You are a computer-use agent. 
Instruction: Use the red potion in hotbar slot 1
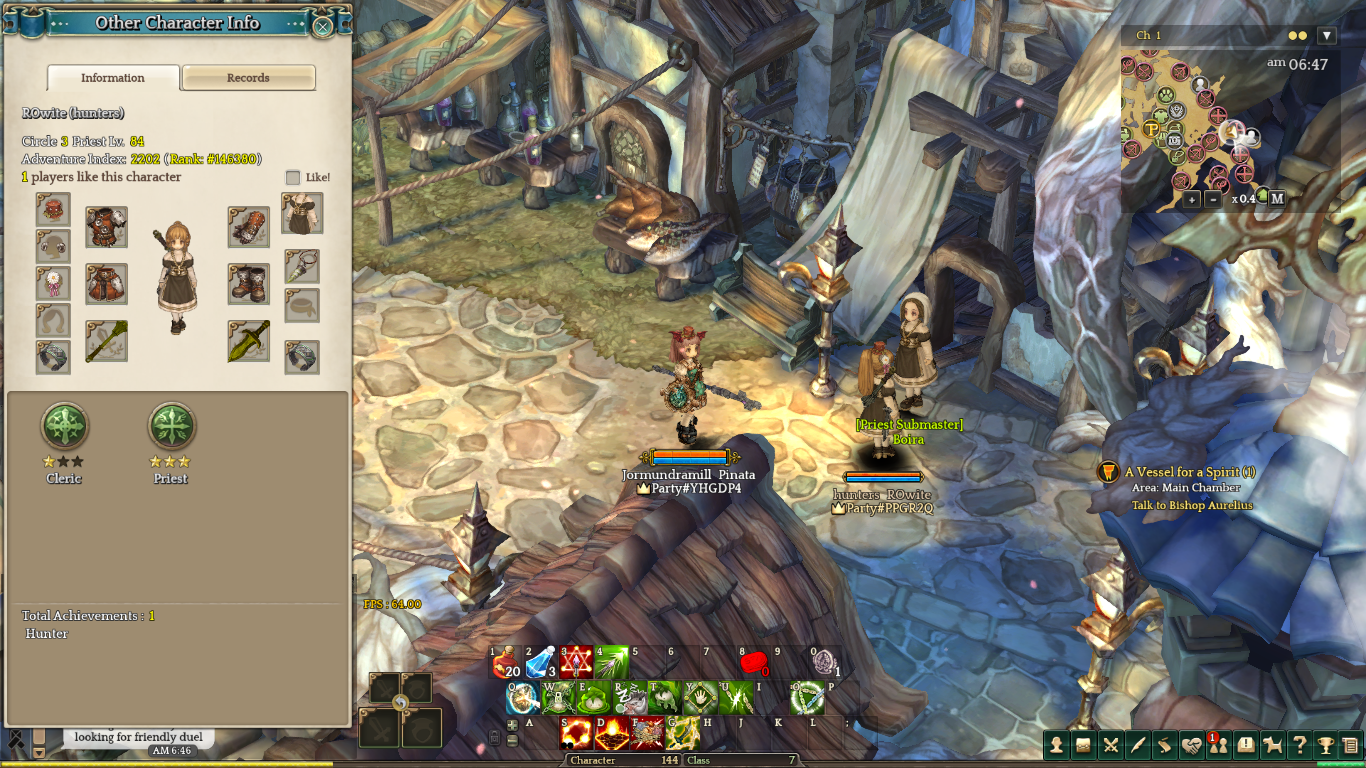505,663
